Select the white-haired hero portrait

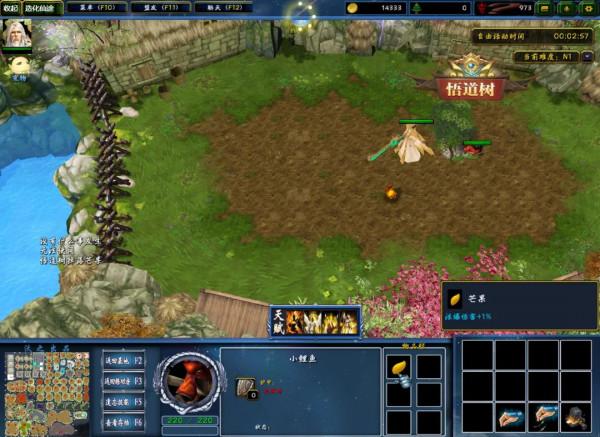pyautogui.click(x=17, y=36)
